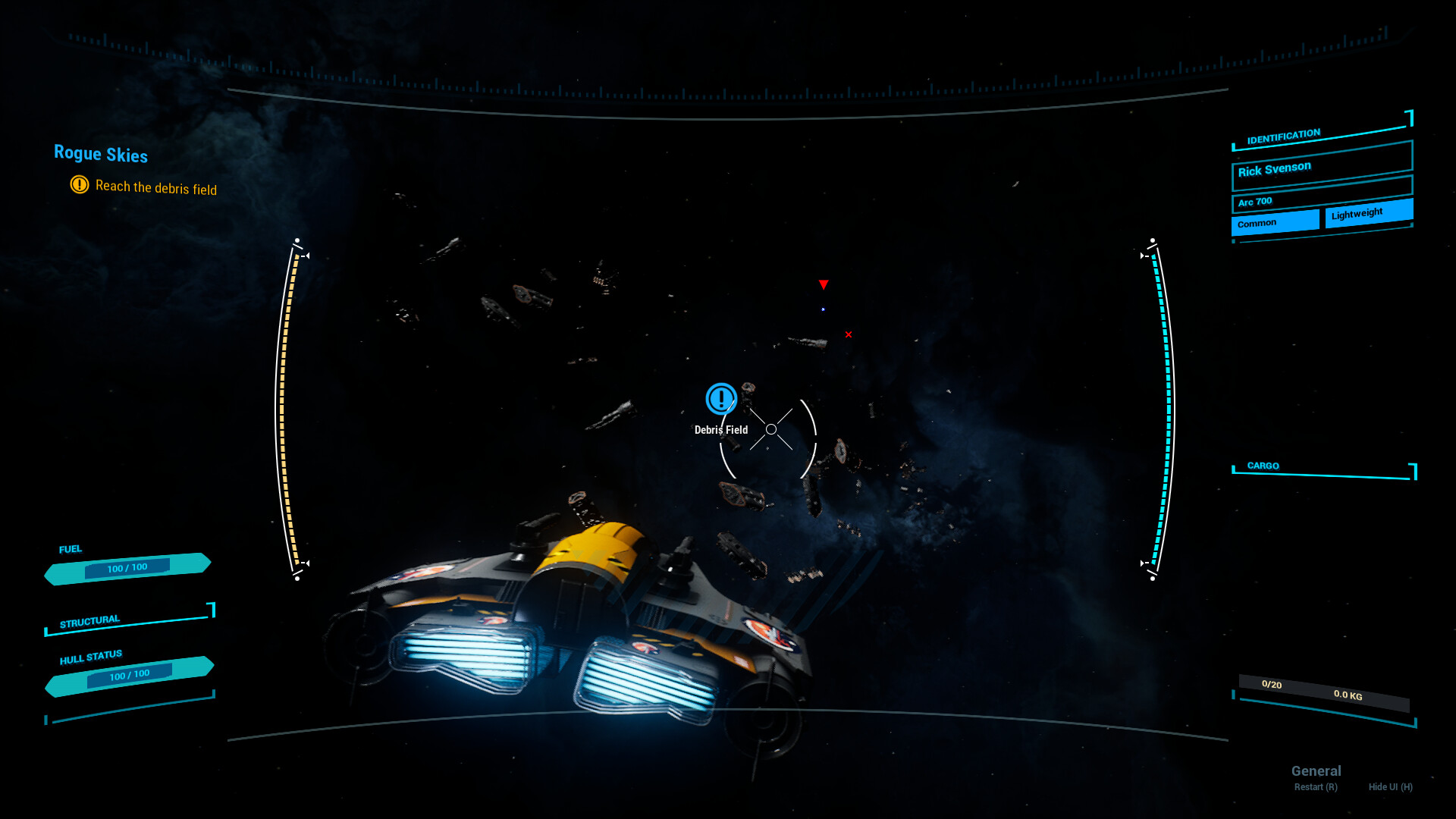Click the red X marker in space
The width and height of the screenshot is (1456, 819).
(x=848, y=334)
